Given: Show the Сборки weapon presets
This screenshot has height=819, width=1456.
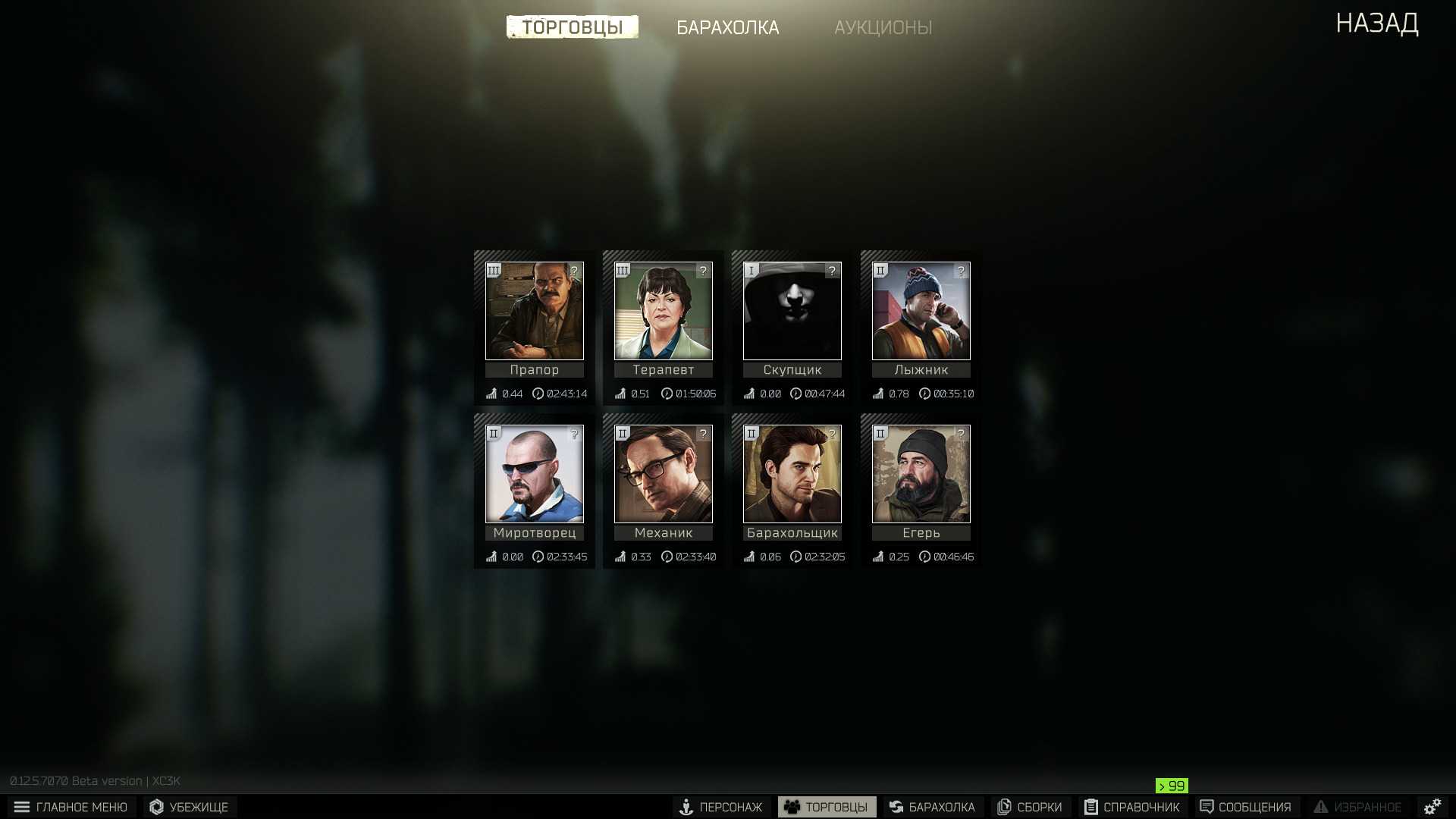Looking at the screenshot, I should [x=1030, y=807].
